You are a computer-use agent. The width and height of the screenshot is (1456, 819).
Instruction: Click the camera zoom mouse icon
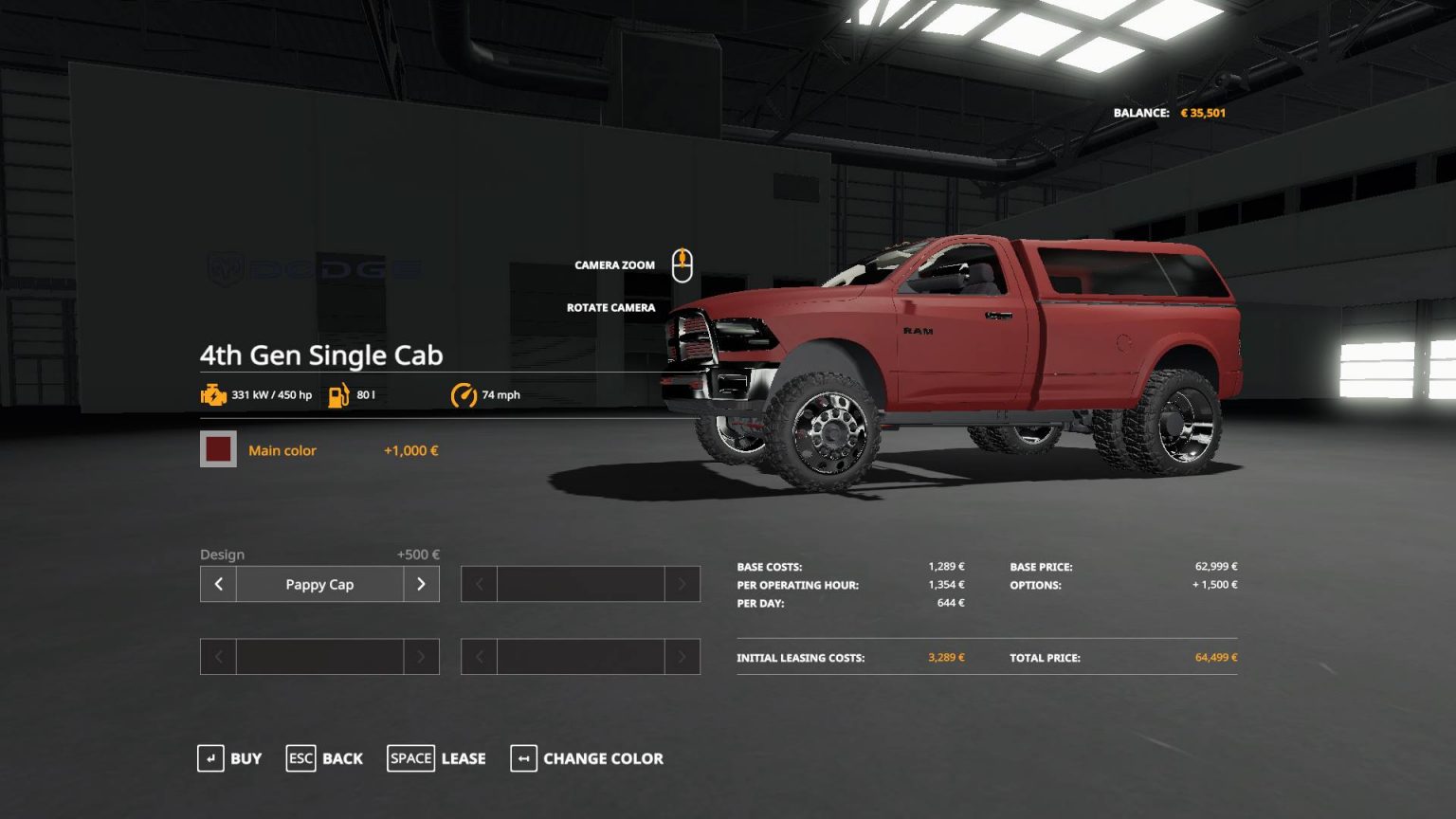683,265
